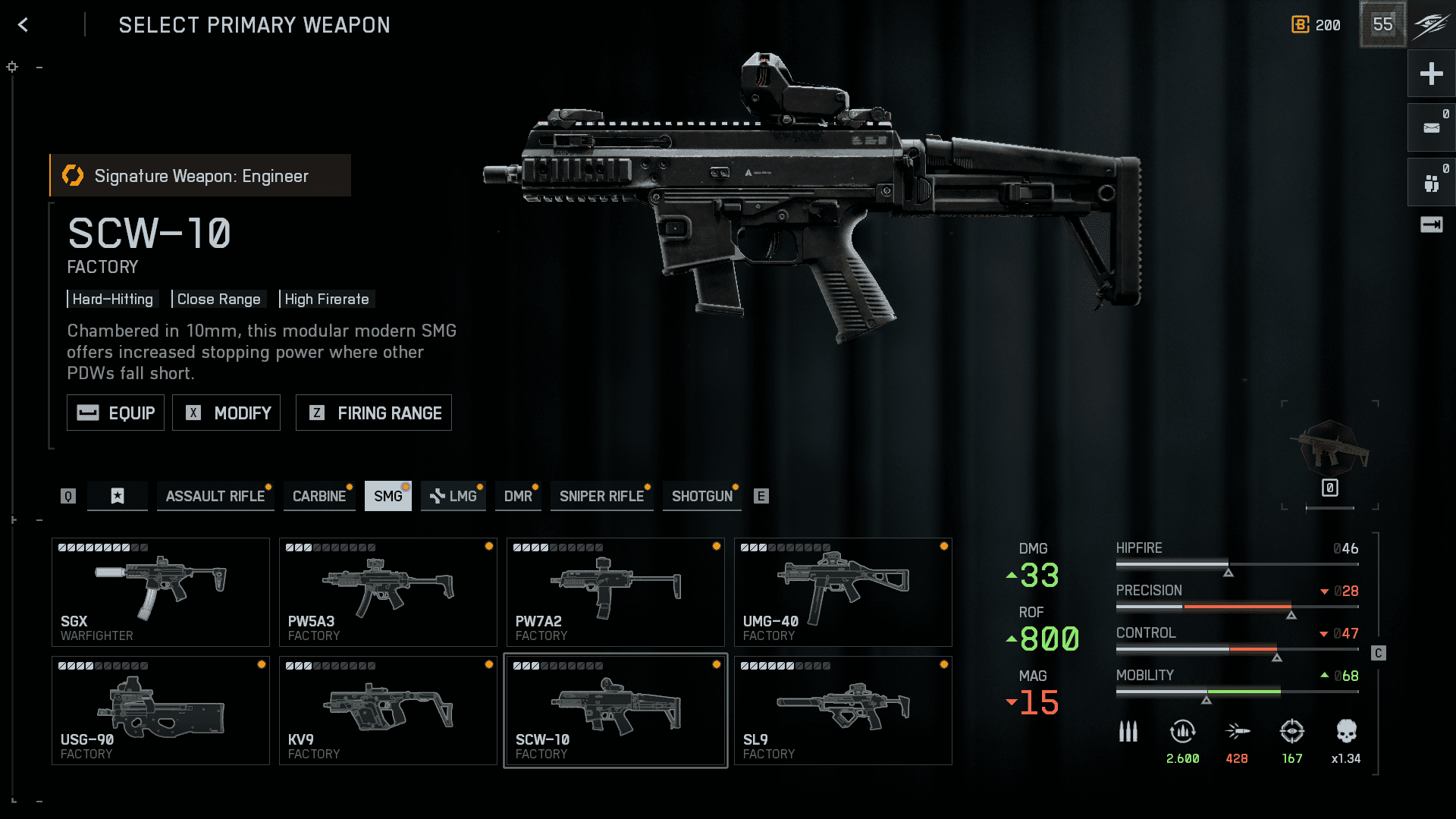The width and height of the screenshot is (1456, 819).
Task: Pick the SL9 Factory weapon tile
Action: tap(843, 711)
